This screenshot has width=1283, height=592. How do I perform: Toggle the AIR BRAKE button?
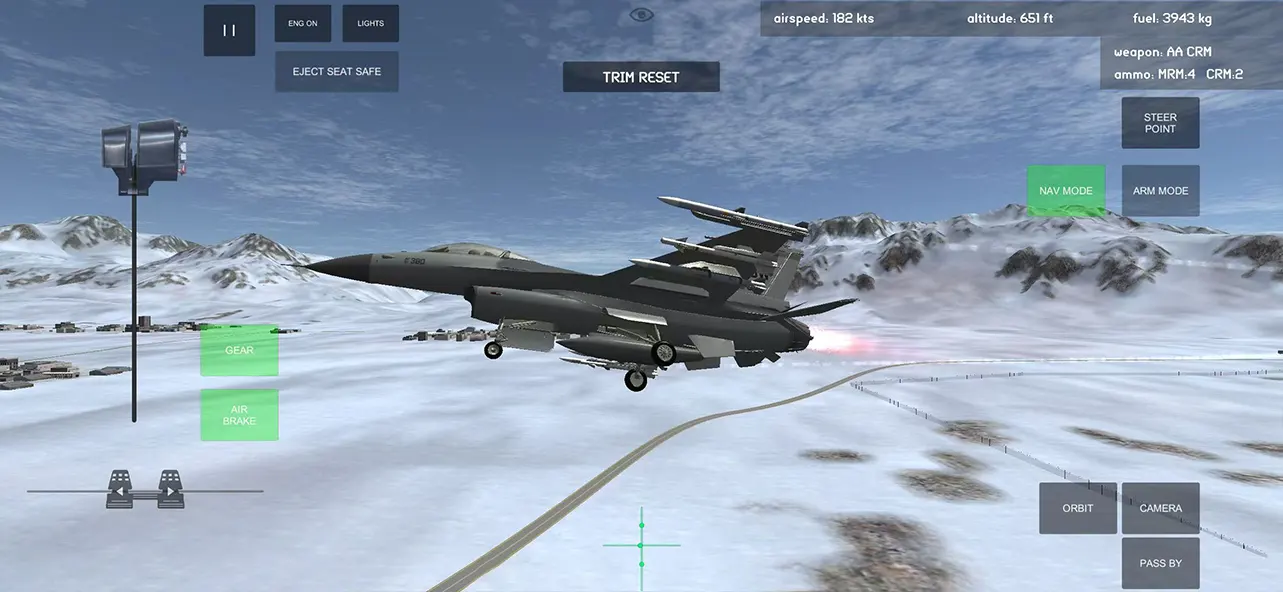[239, 415]
